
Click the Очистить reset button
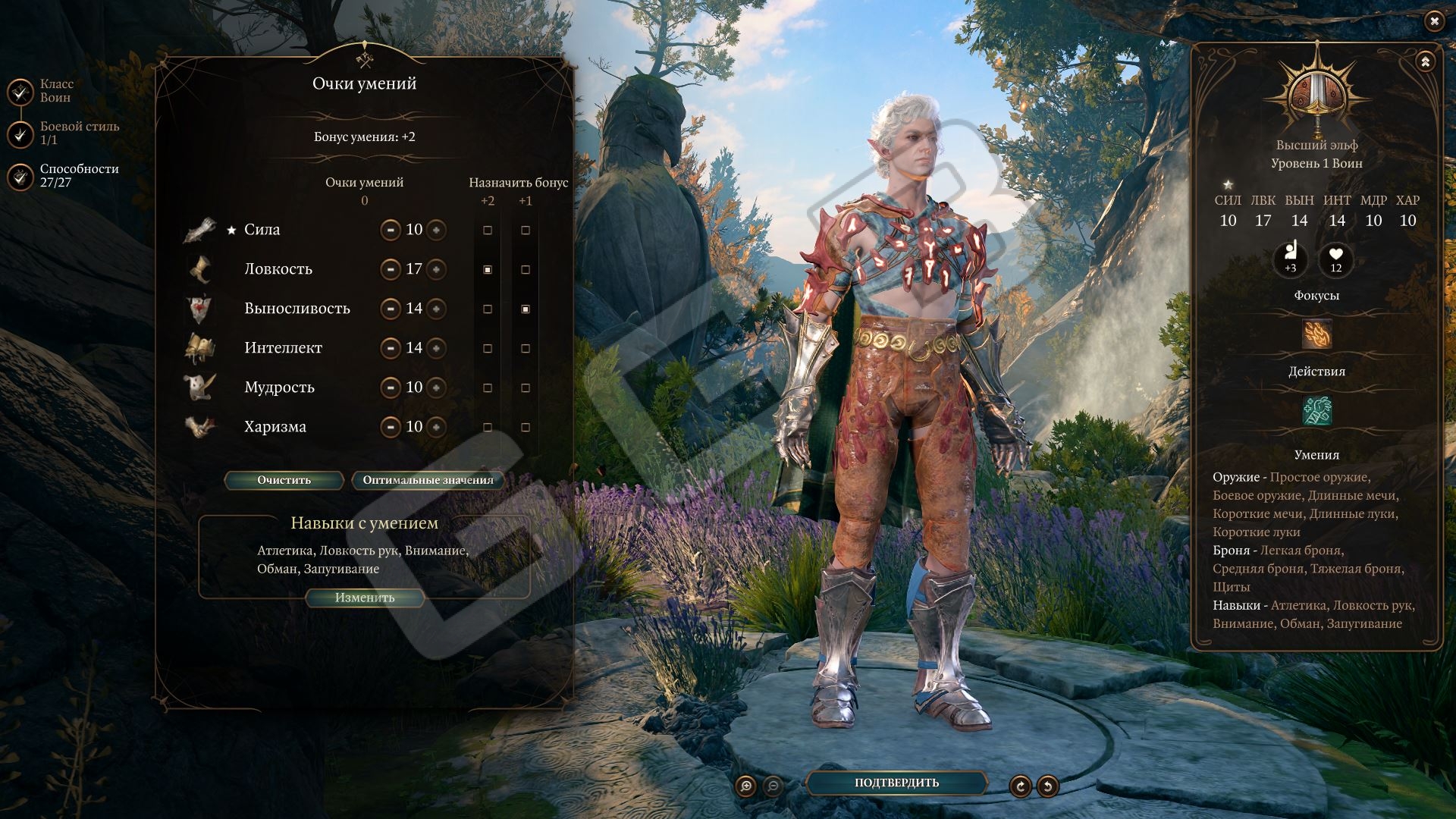284,480
